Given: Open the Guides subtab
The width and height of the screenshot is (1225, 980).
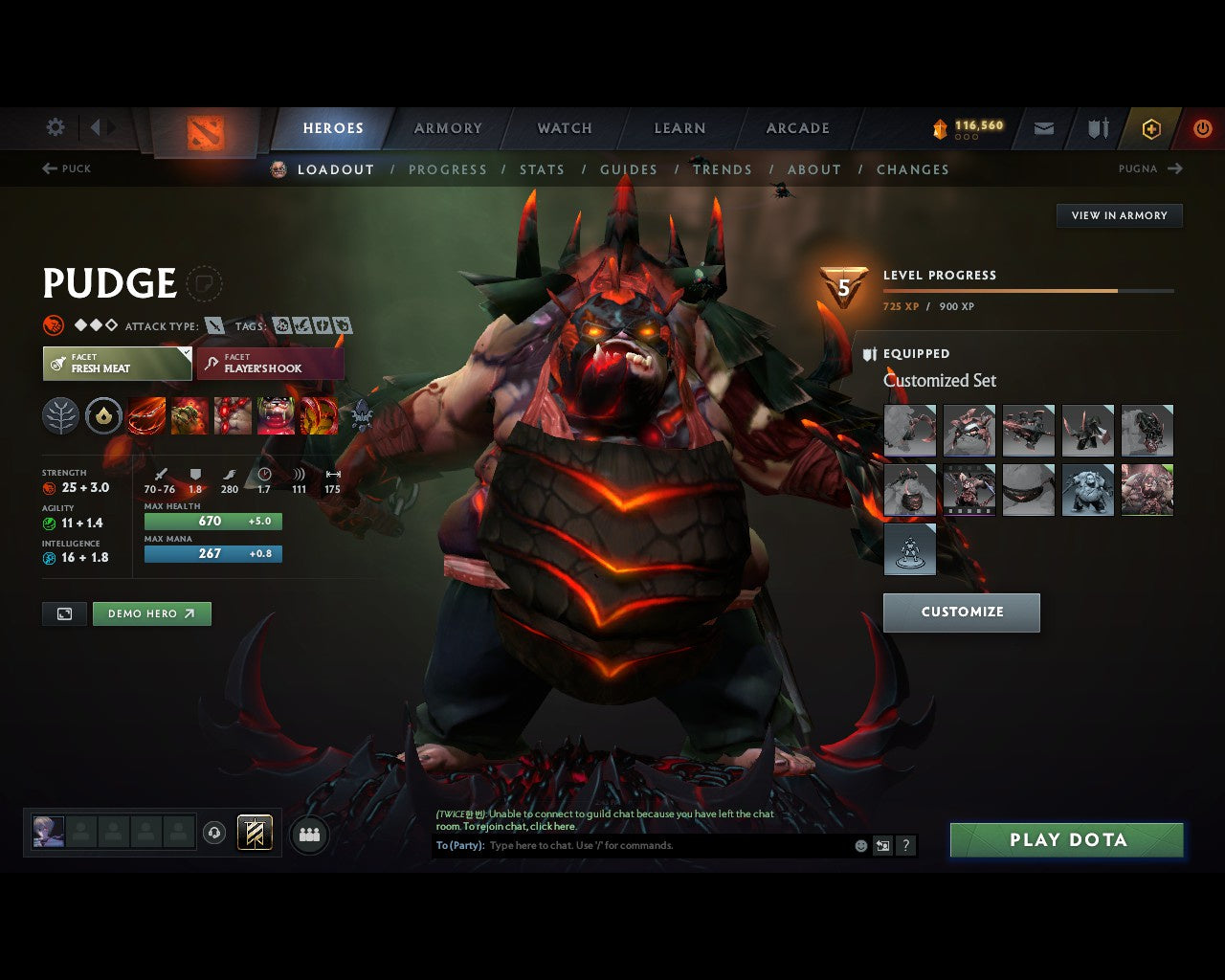Looking at the screenshot, I should [628, 169].
